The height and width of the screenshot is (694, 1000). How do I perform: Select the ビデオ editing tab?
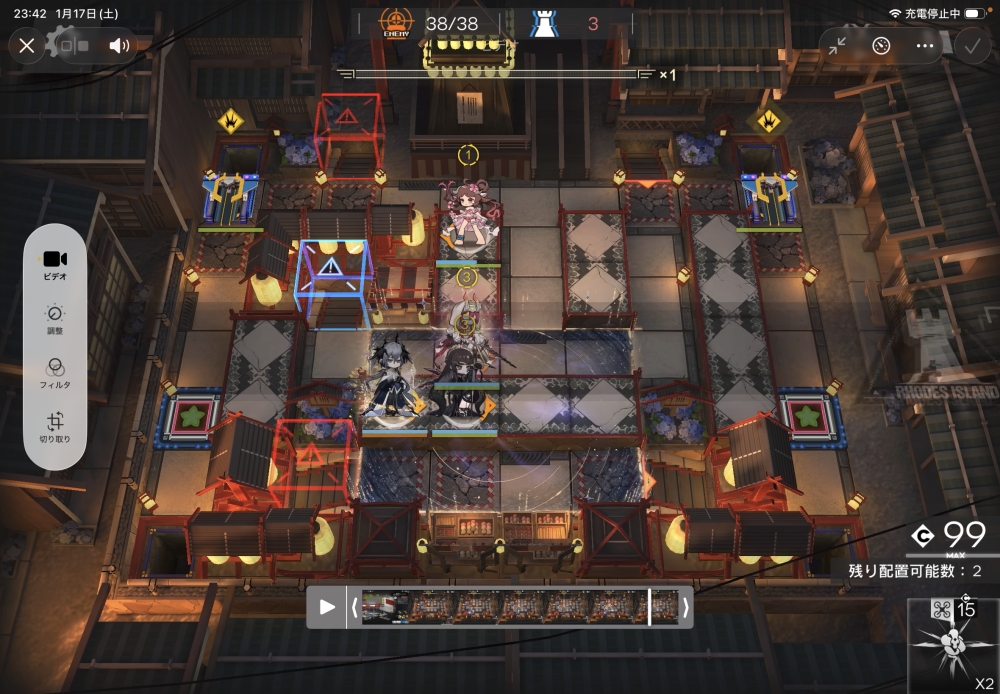pyautogui.click(x=55, y=264)
